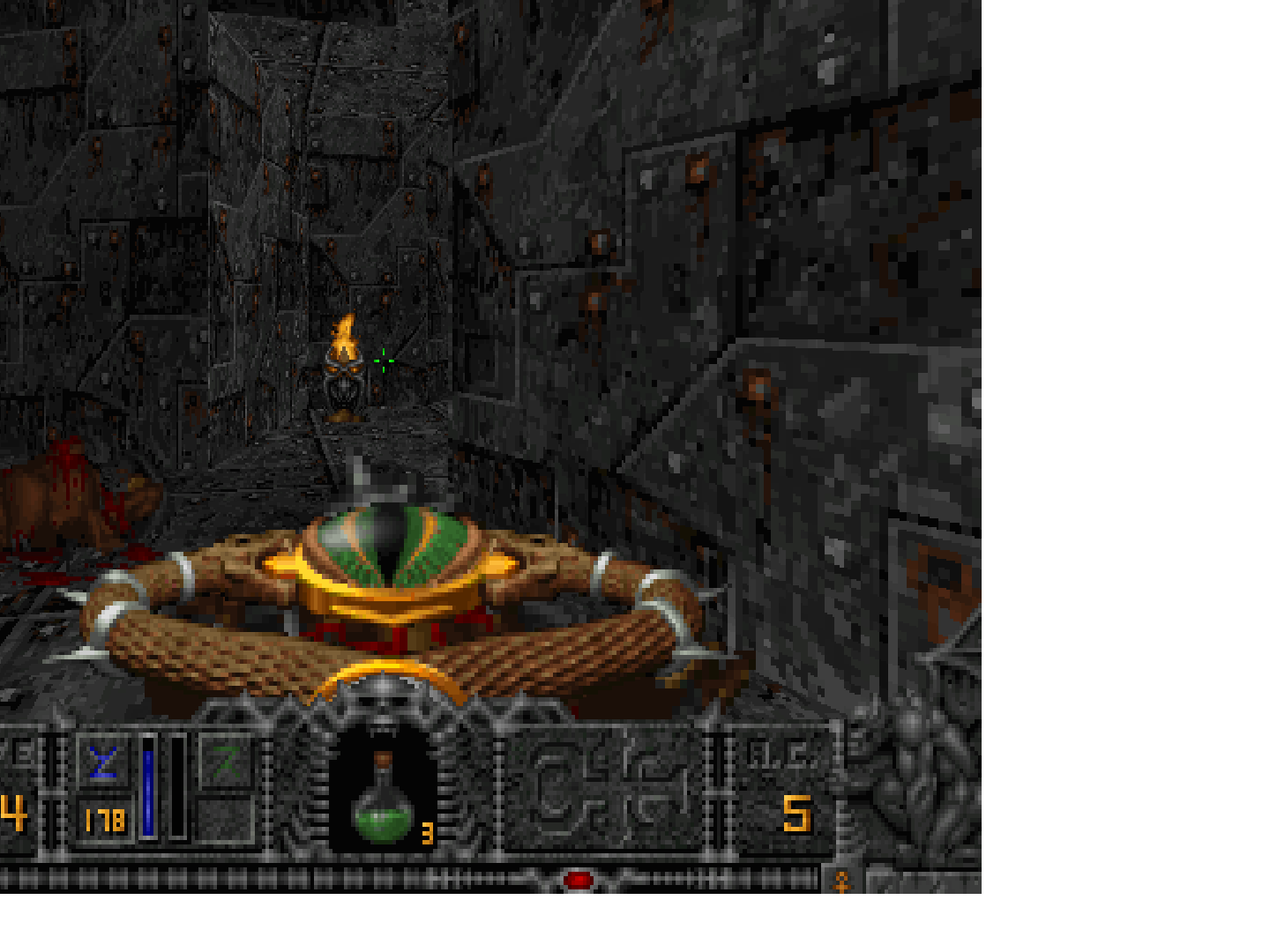
Task: Select the armor value 5 panel
Action: pyautogui.click(x=798, y=815)
